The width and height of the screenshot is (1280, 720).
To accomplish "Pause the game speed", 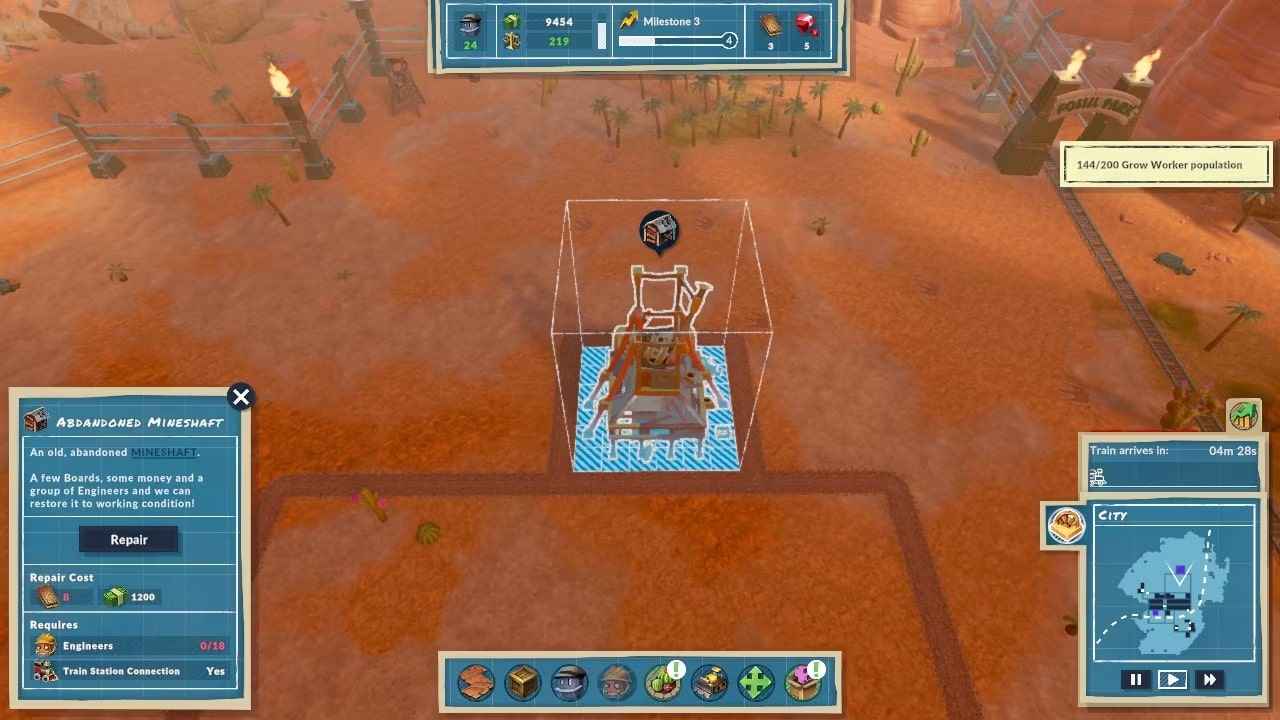I will [1136, 680].
